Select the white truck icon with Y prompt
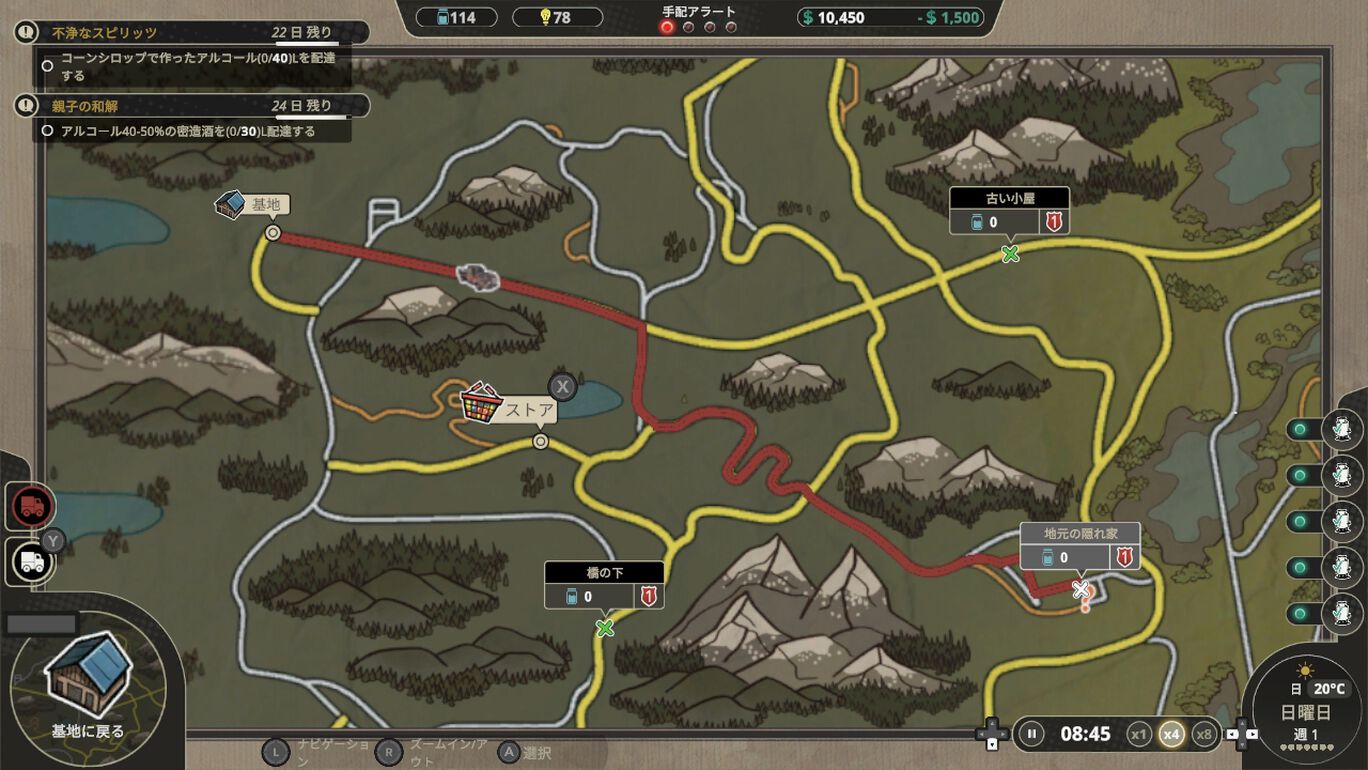The image size is (1368, 770). pyautogui.click(x=30, y=561)
